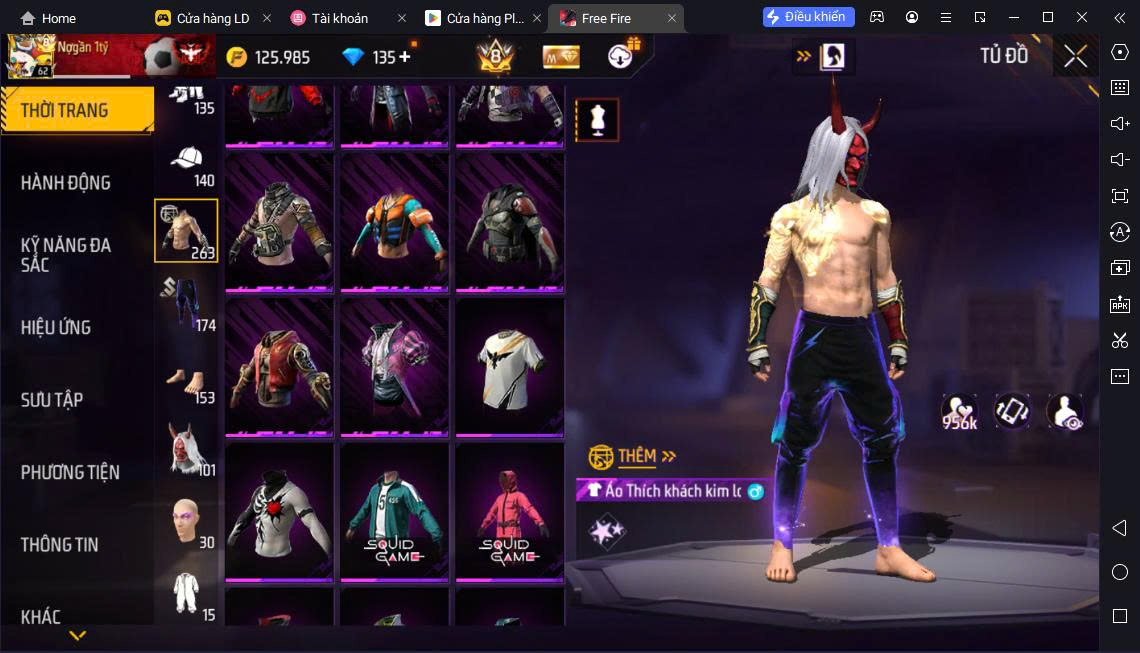Image resolution: width=1140 pixels, height=653 pixels.
Task: Switch to the pants category with 174 items
Action: click(187, 303)
